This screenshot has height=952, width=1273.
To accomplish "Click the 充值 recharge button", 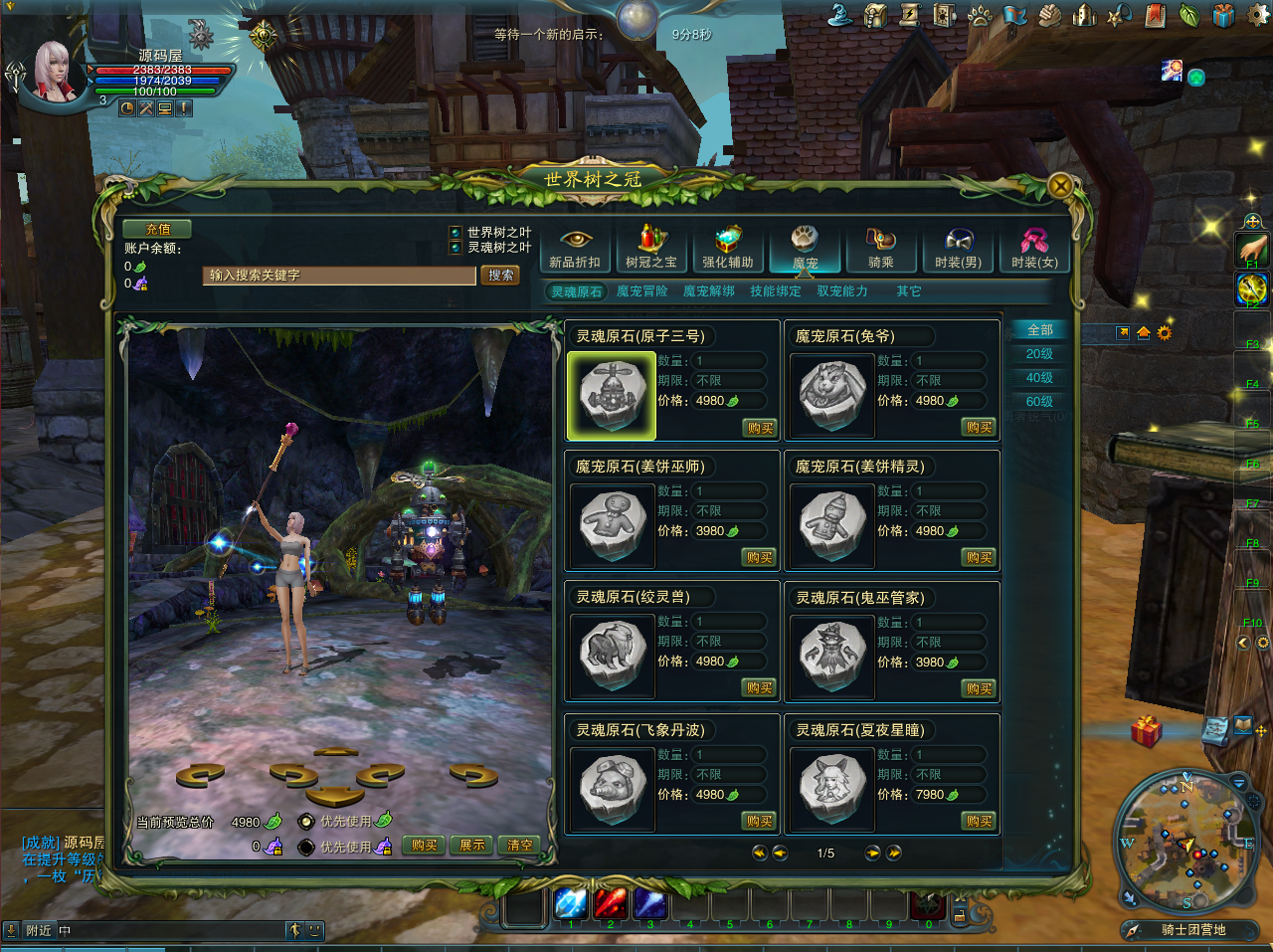I will tap(157, 229).
